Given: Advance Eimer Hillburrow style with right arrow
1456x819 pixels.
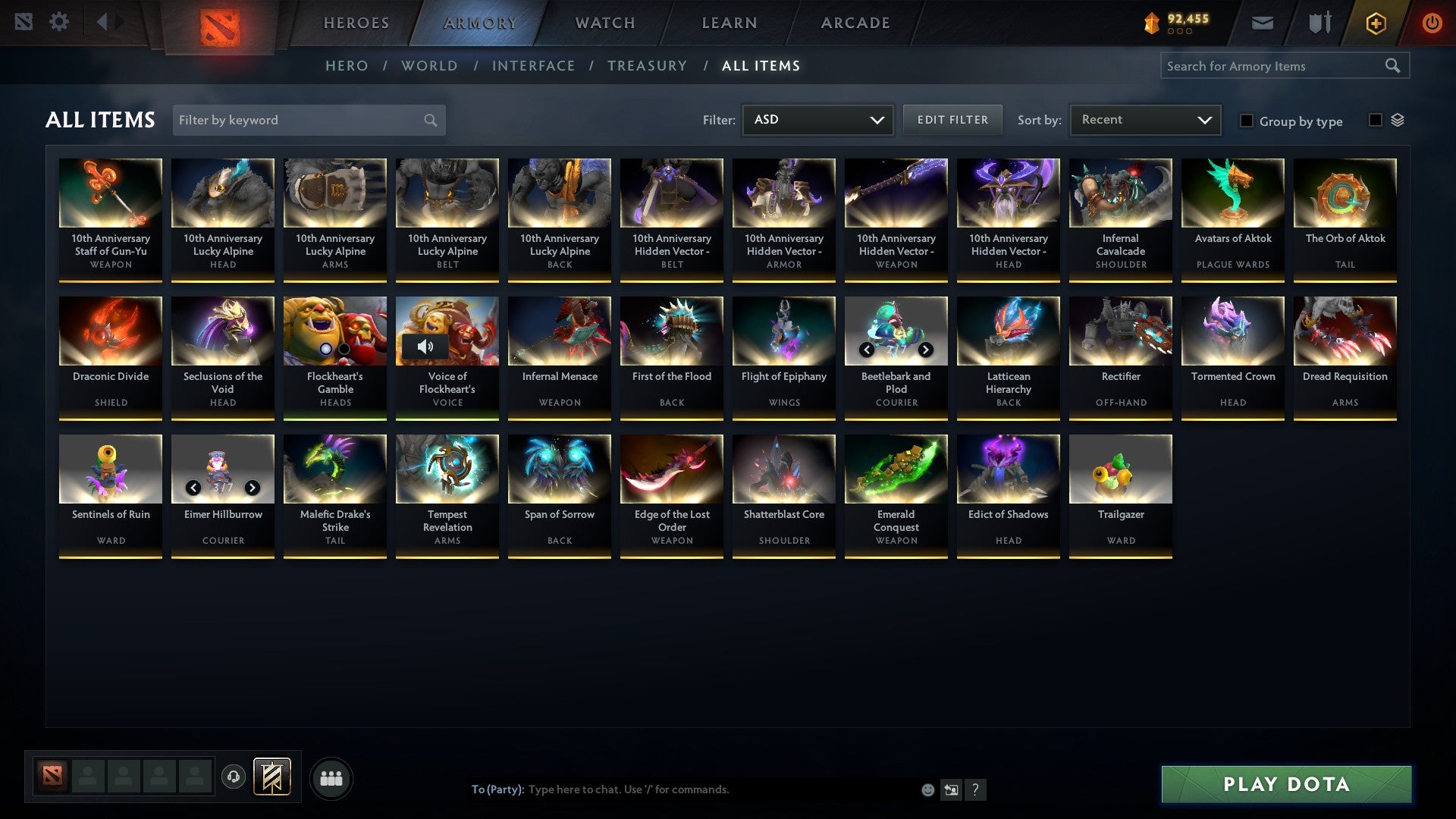Looking at the screenshot, I should coord(252,488).
